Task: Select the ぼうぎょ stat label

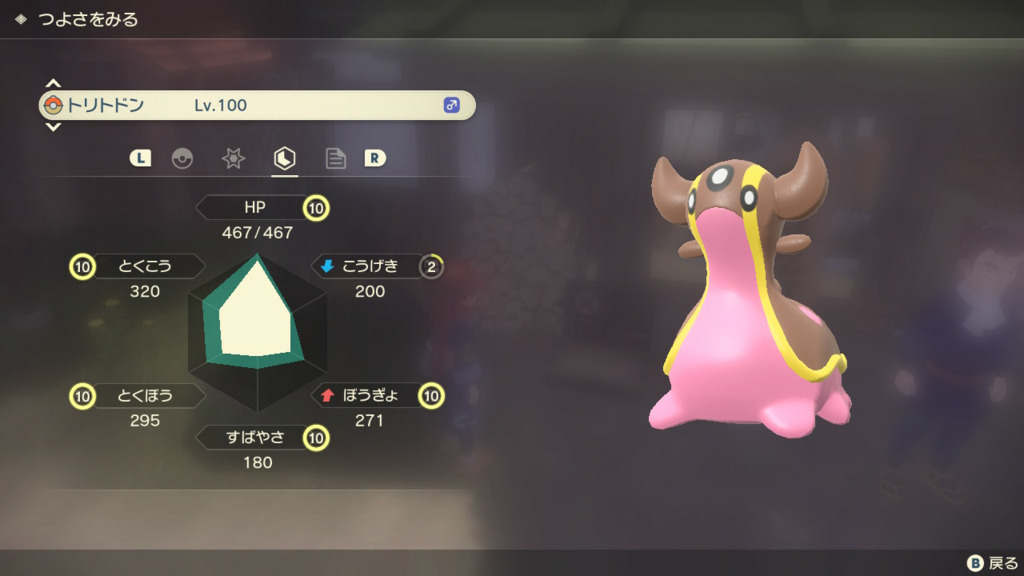Action: [x=370, y=395]
